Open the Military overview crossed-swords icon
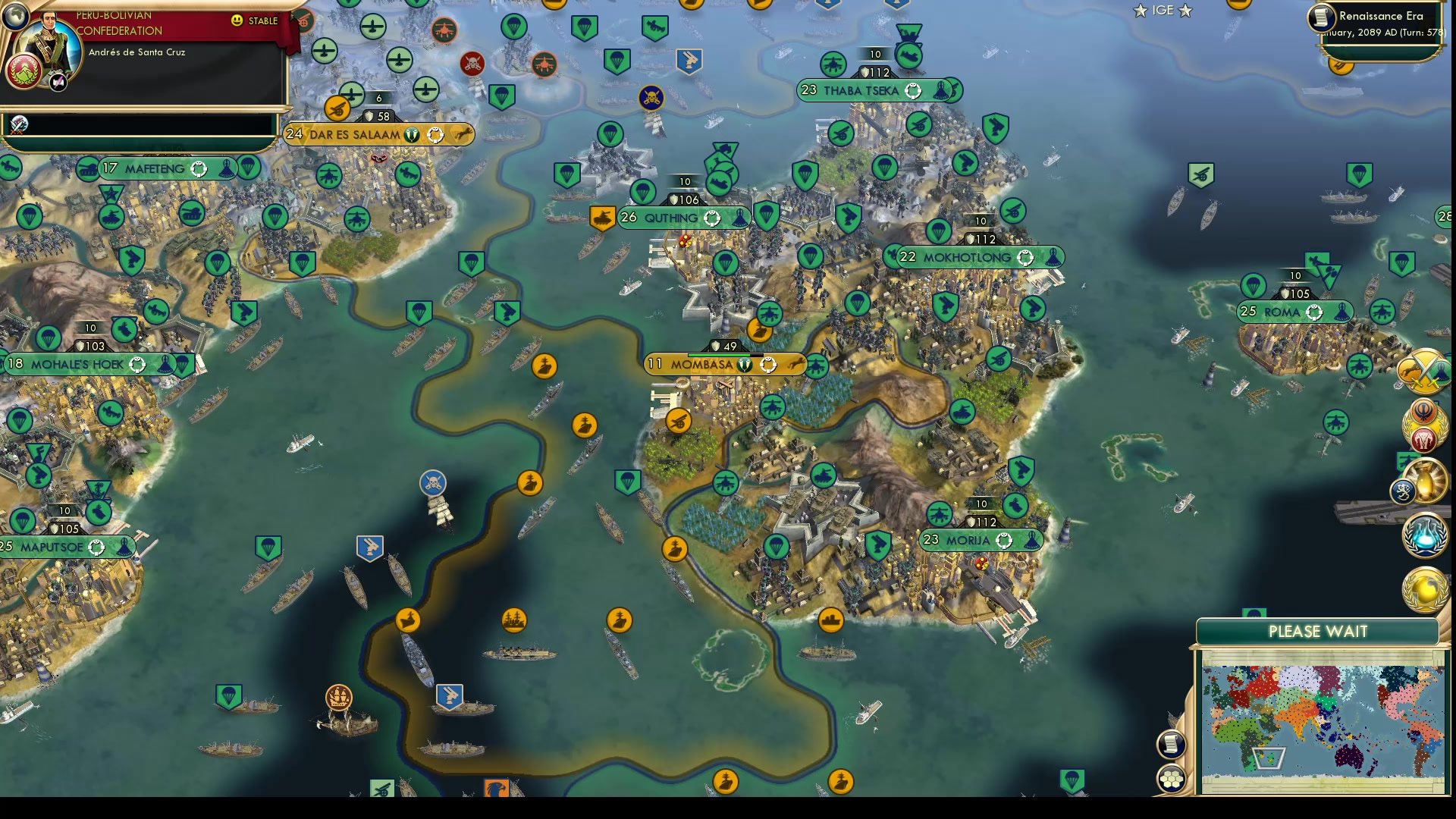This screenshot has width=1456, height=819. point(1424,372)
